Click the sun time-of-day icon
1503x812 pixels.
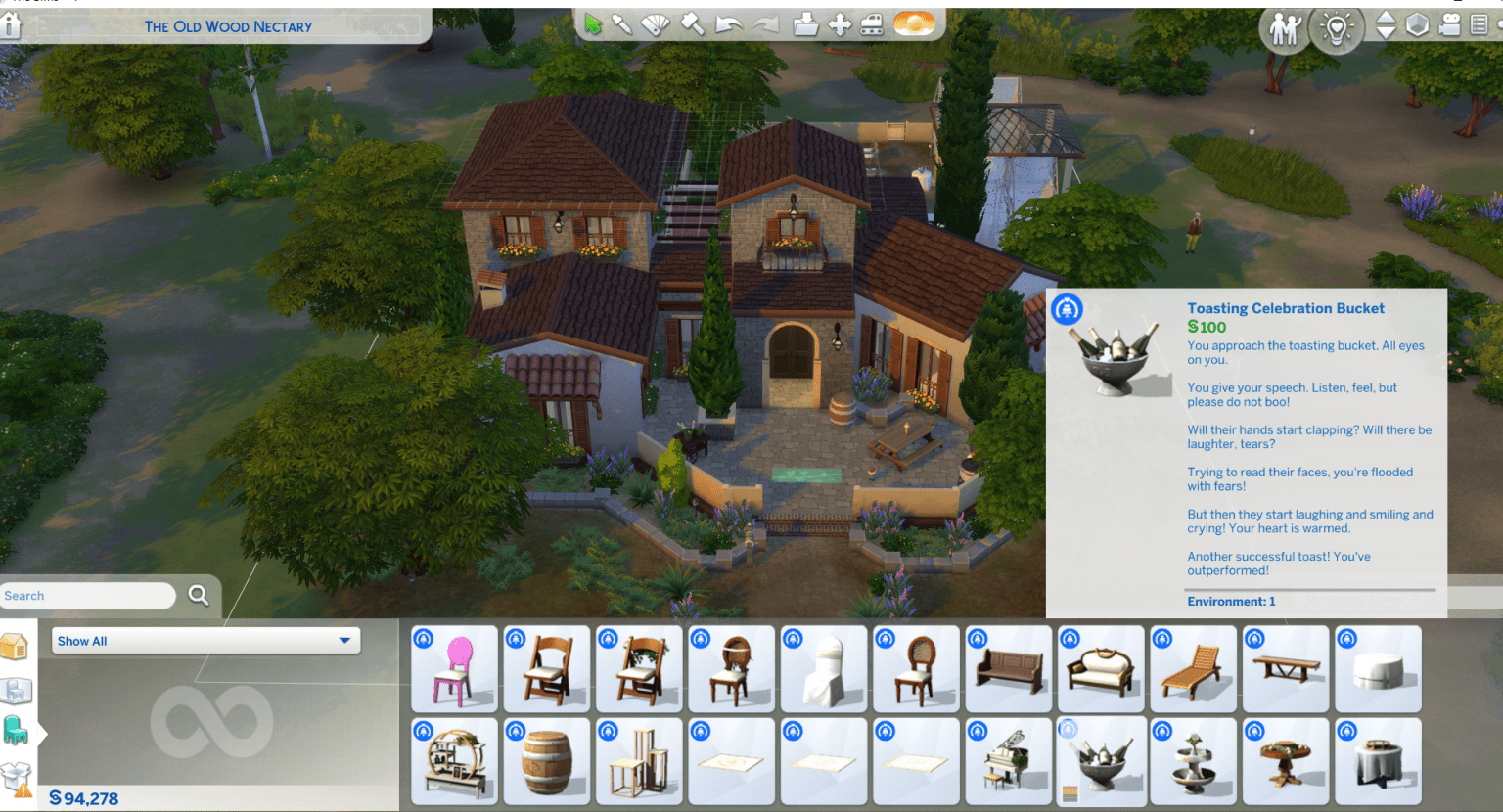tap(914, 24)
